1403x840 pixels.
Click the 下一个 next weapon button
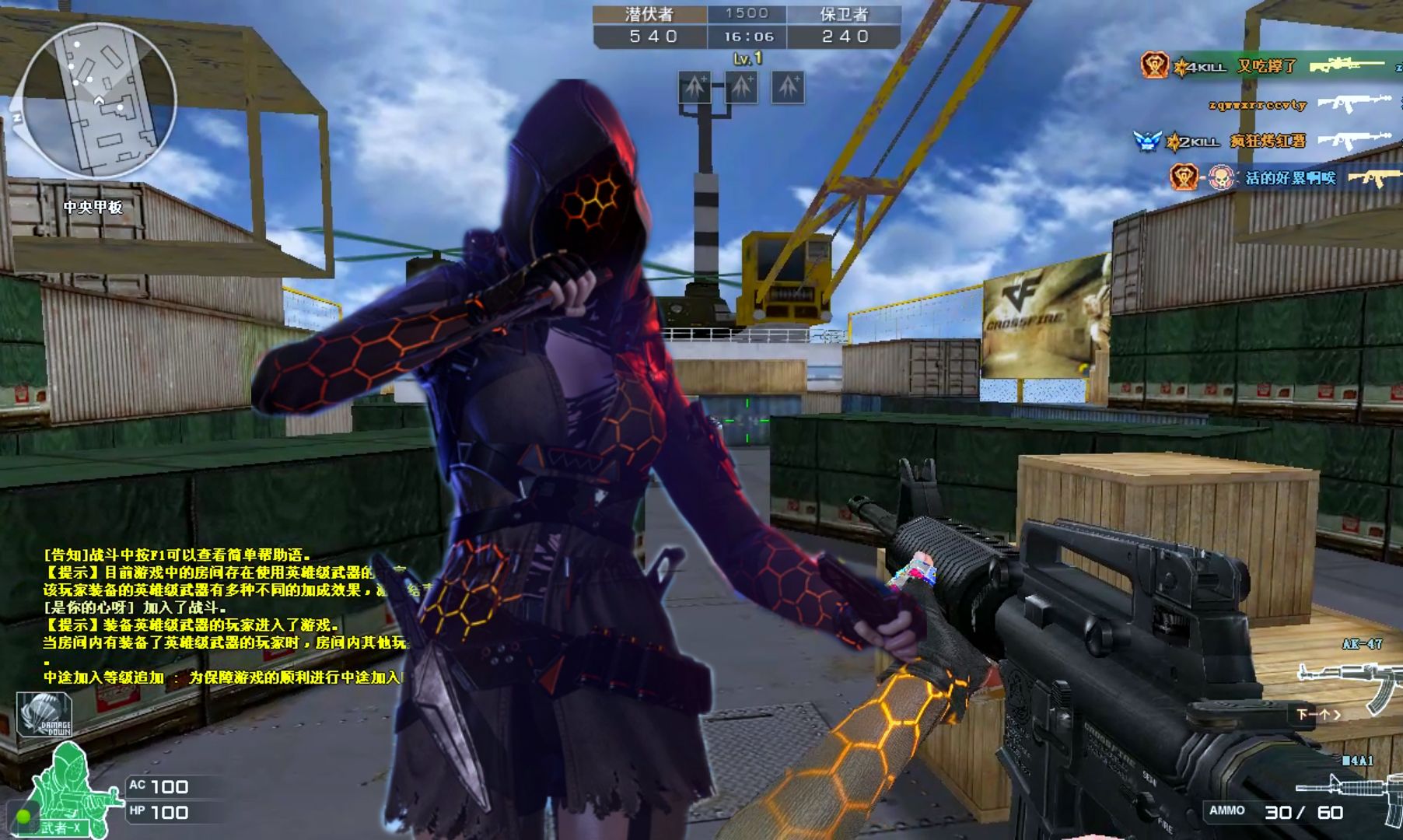(x=1317, y=714)
